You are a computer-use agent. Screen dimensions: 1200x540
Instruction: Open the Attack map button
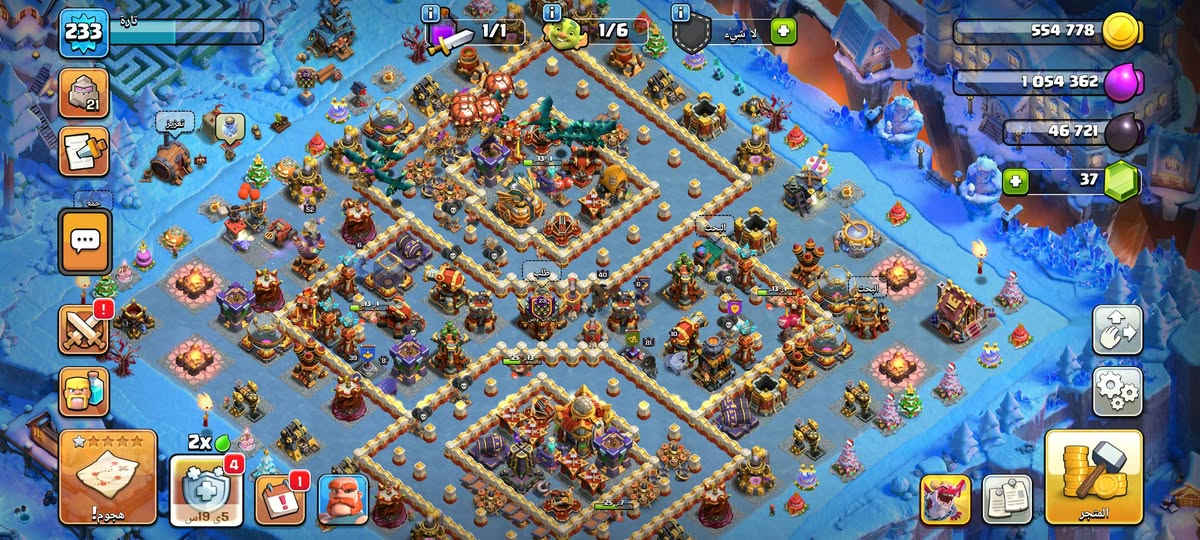108,477
